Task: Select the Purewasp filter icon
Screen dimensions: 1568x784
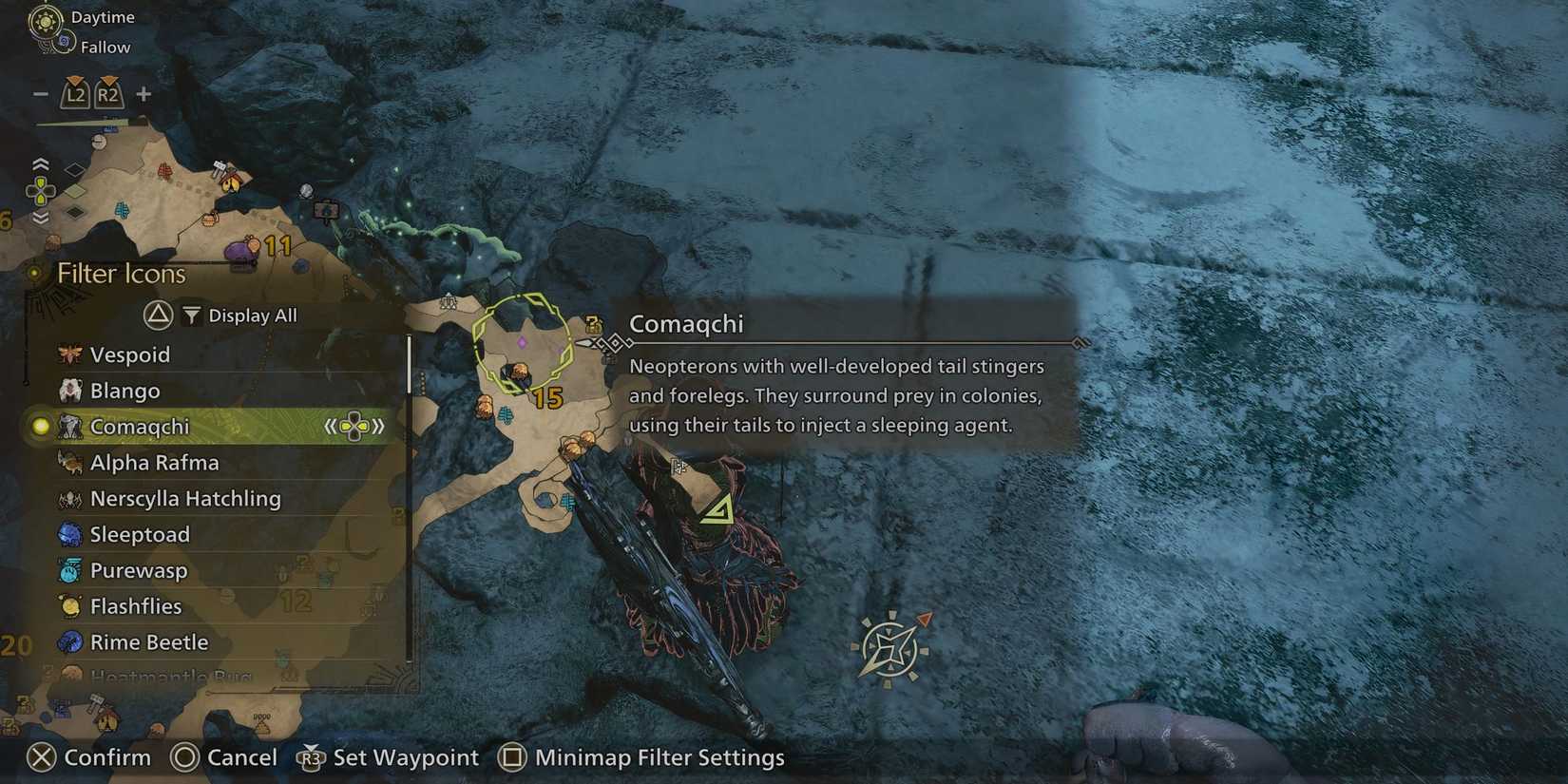Action: tap(140, 570)
